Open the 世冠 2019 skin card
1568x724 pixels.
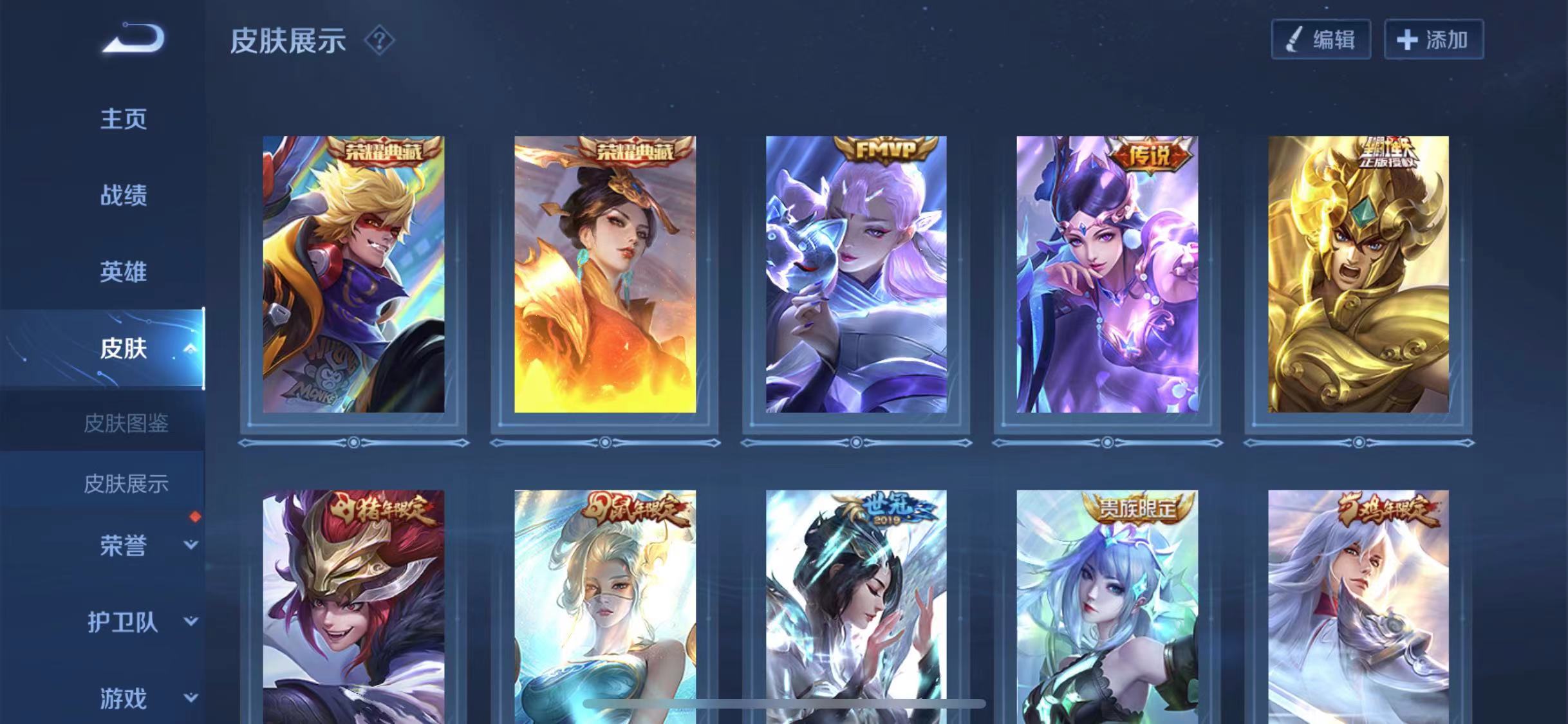click(x=856, y=605)
